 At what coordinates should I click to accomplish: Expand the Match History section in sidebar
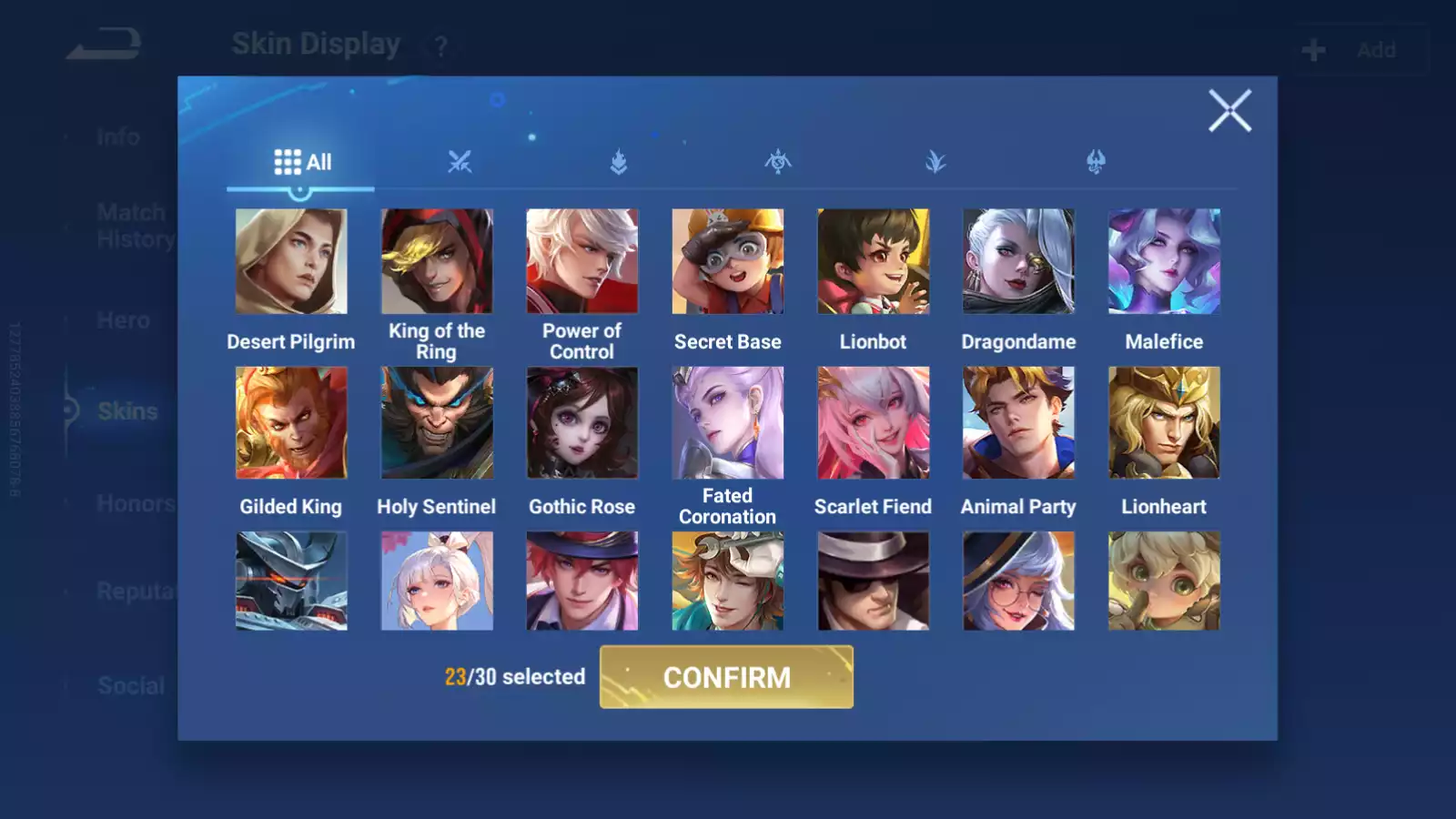click(131, 225)
